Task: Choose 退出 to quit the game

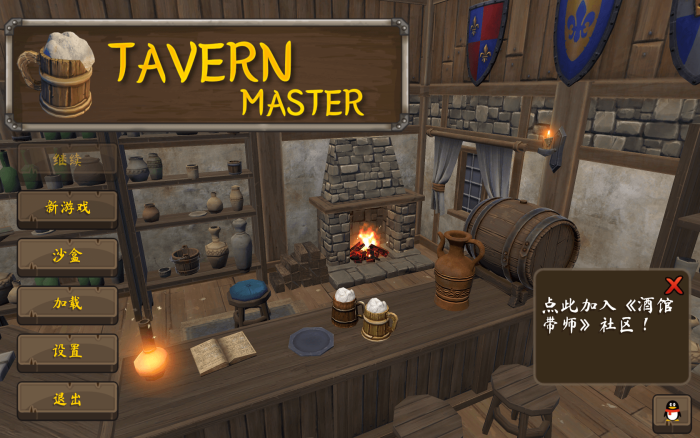Action: coord(67,399)
